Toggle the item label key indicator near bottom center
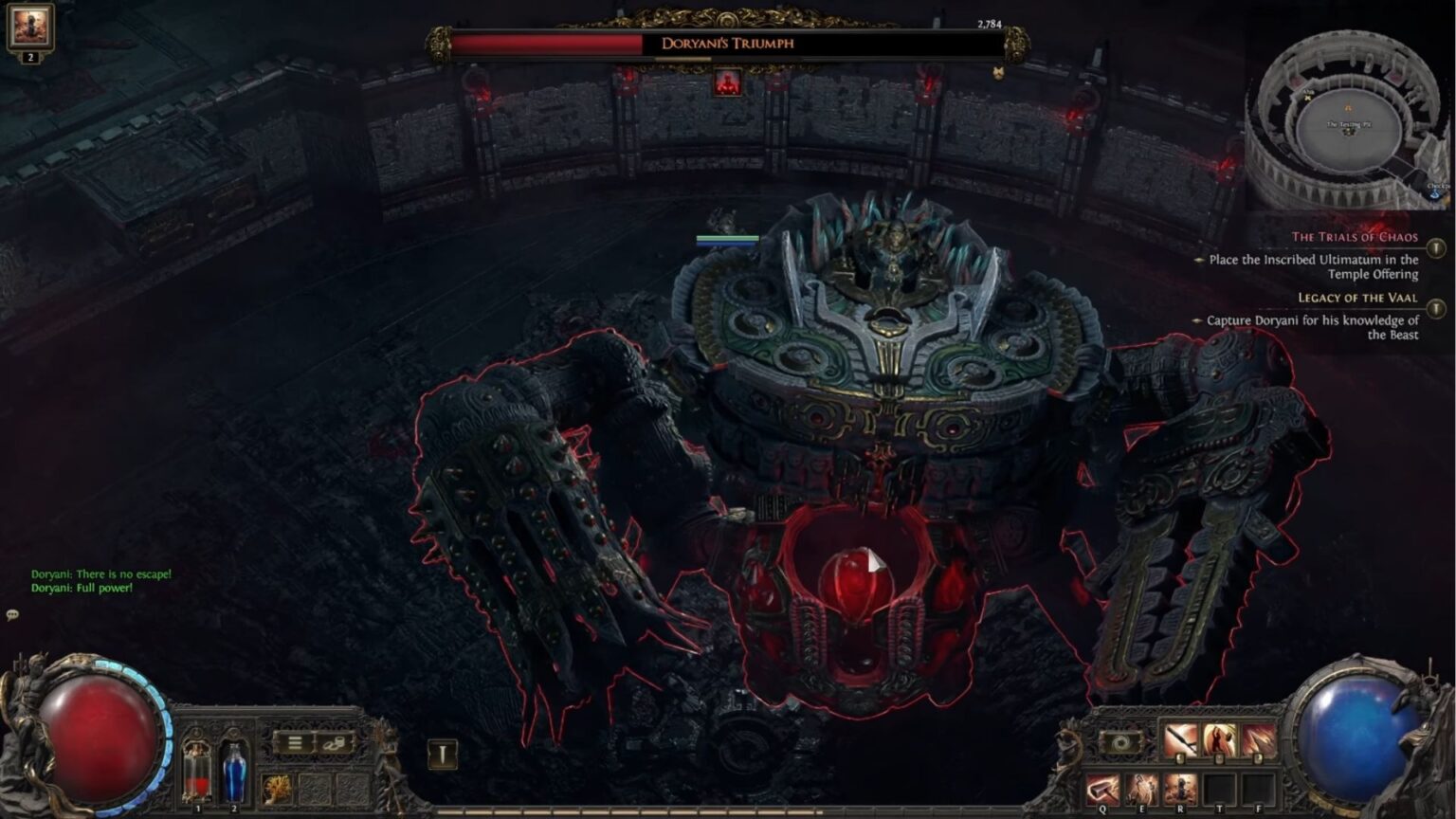 442,752
